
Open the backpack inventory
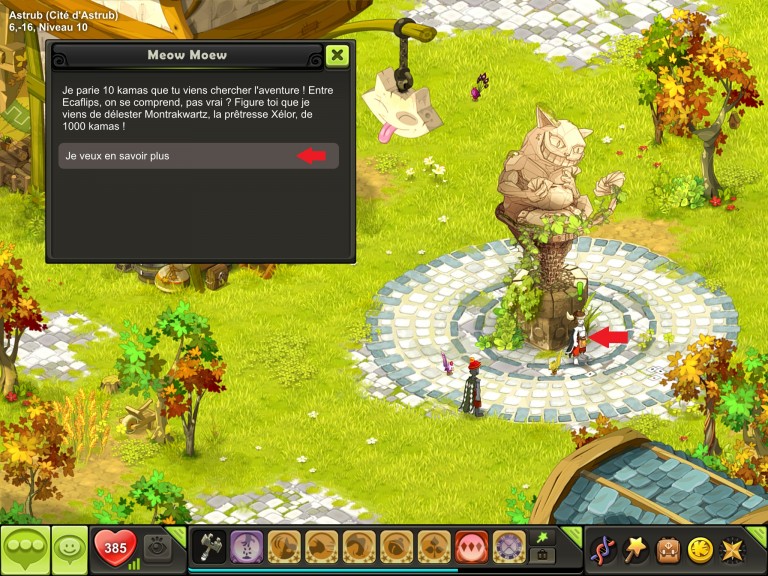668,549
